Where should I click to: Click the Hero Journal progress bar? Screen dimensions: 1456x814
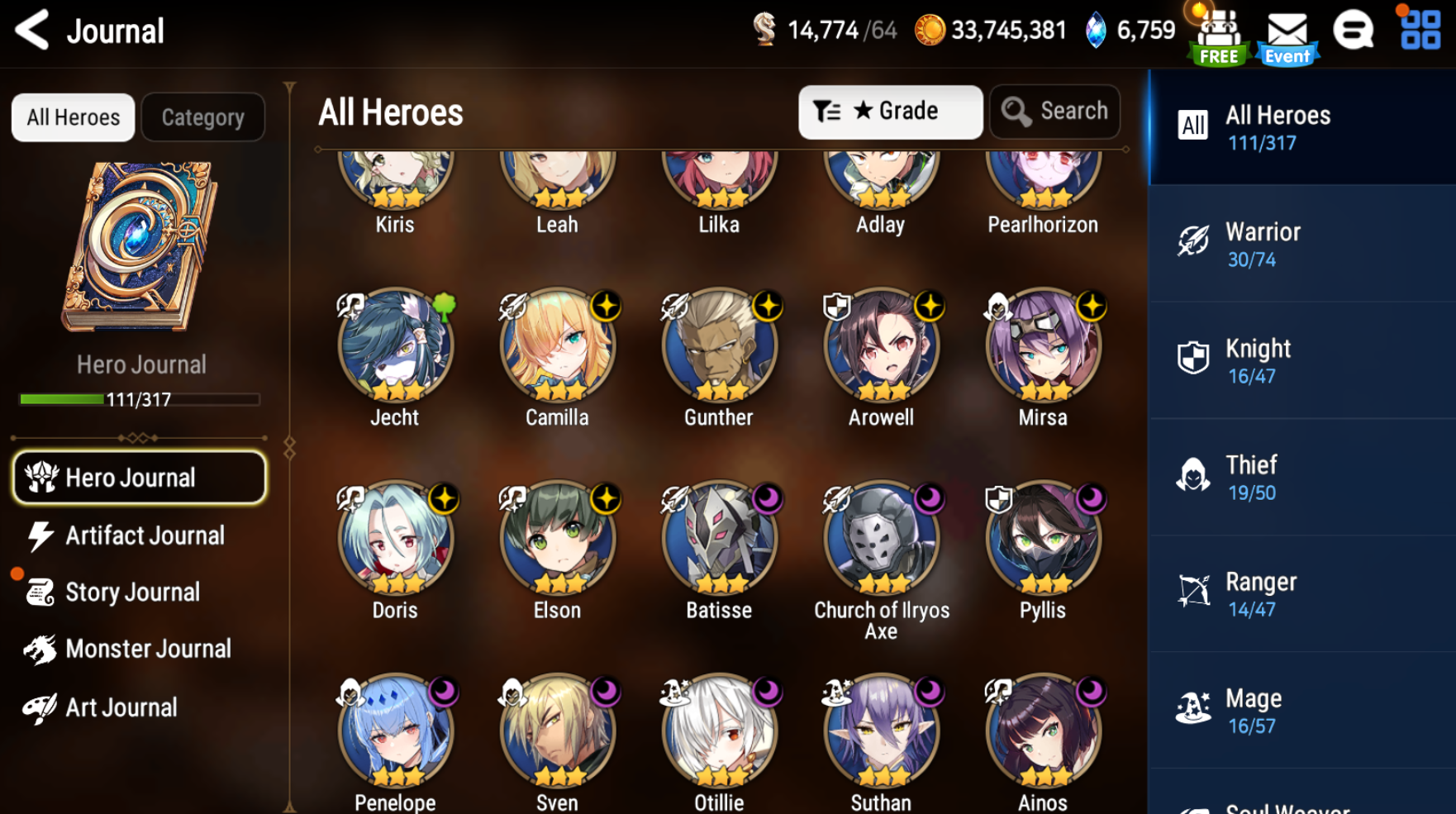point(137,400)
